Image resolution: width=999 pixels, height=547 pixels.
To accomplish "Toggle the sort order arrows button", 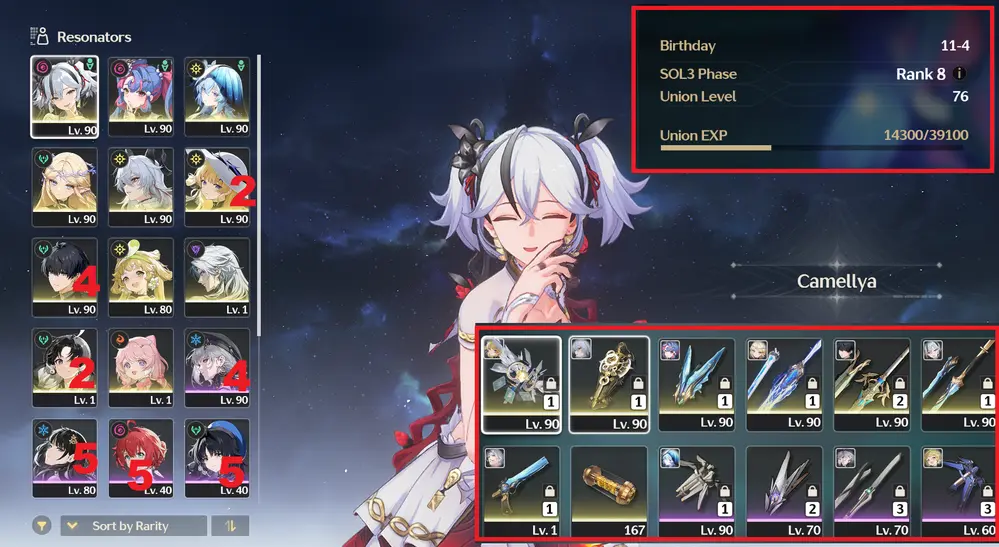I will pos(230,526).
